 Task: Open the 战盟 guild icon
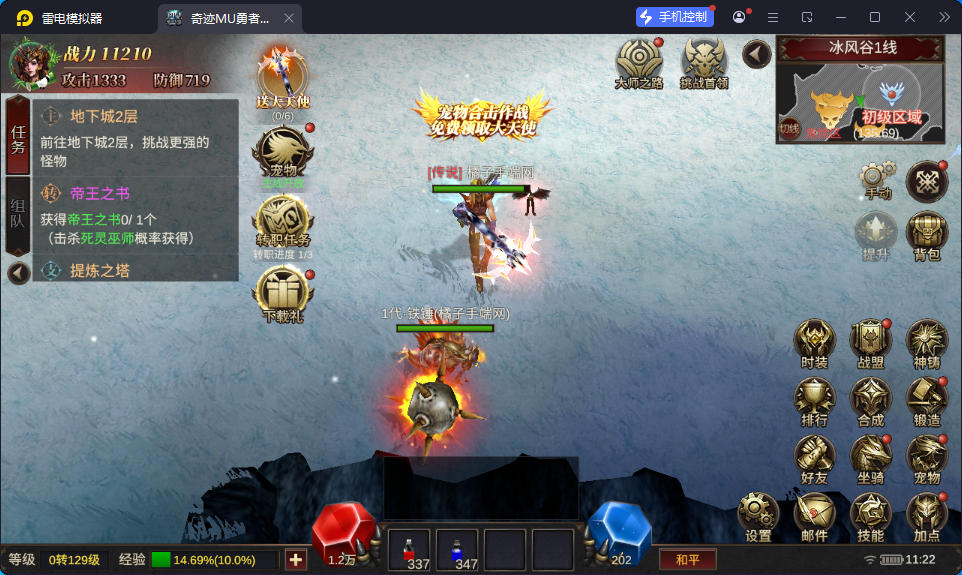click(870, 342)
